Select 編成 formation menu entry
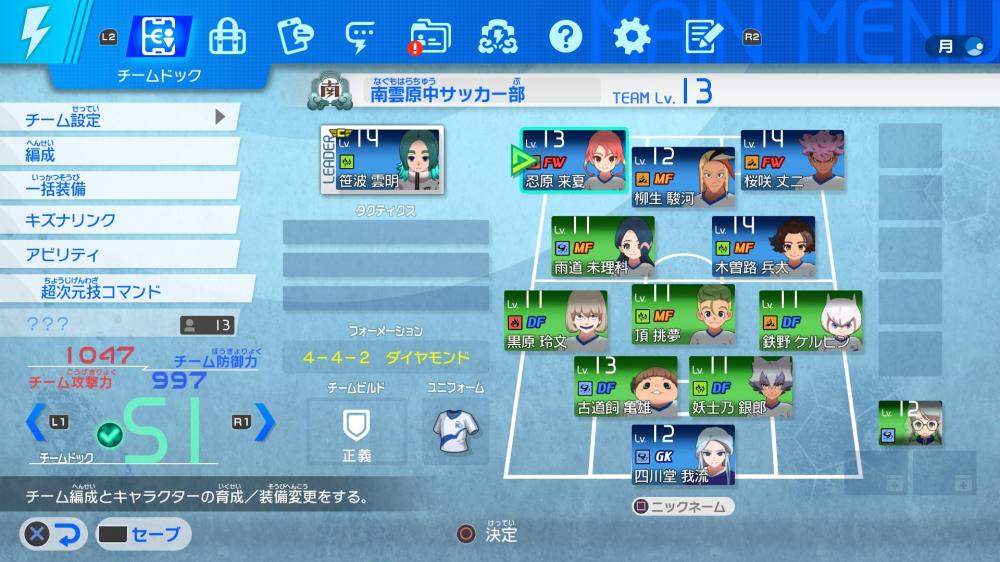 [x=118, y=153]
